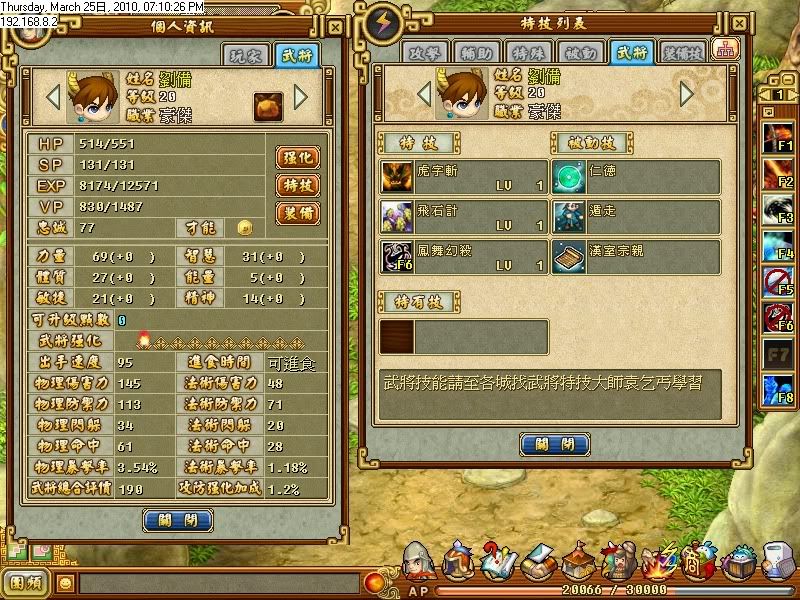
Task: Close the personal info panel with 關閉
Action: pos(178,520)
